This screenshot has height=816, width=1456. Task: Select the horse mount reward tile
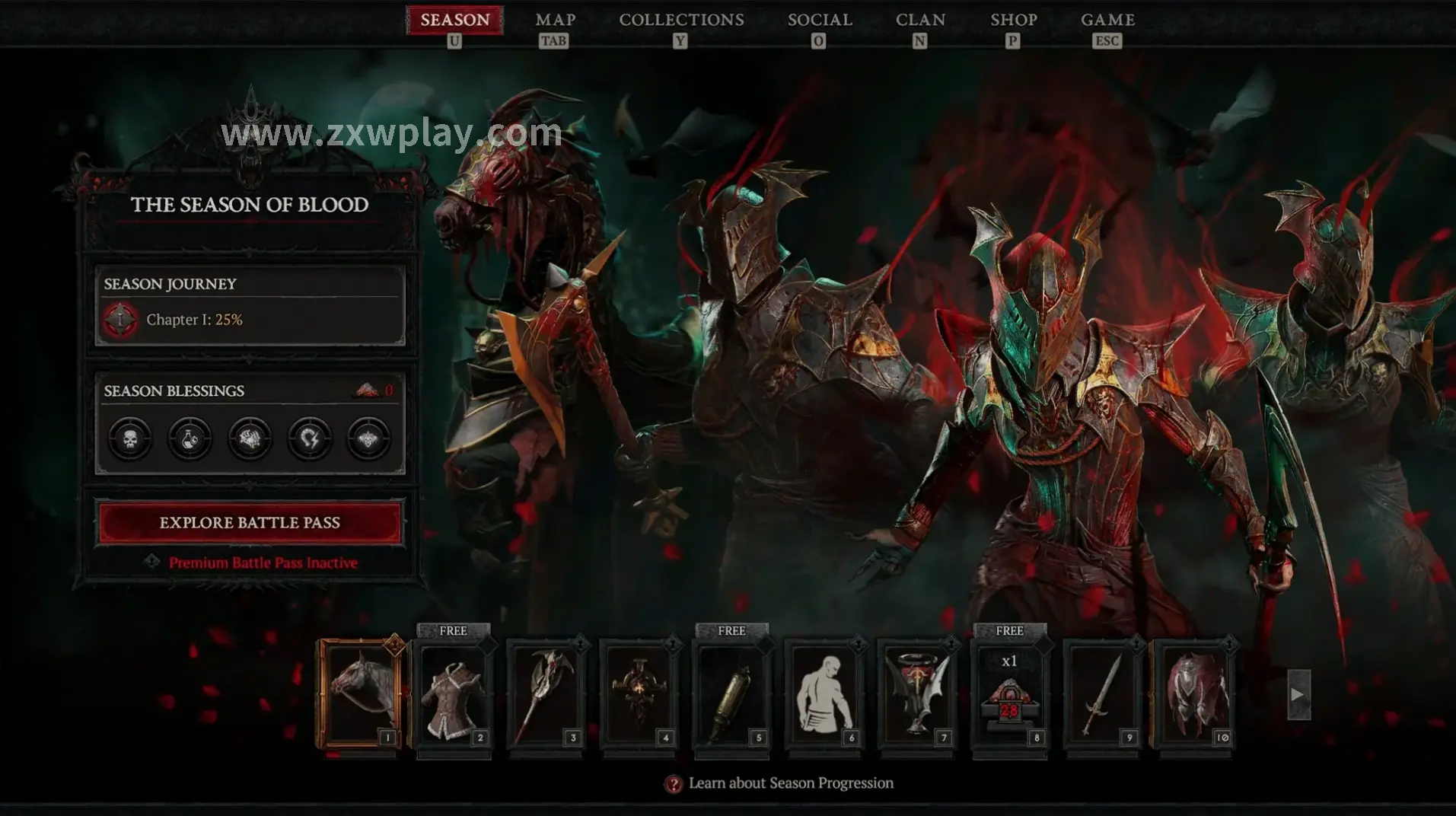click(361, 694)
